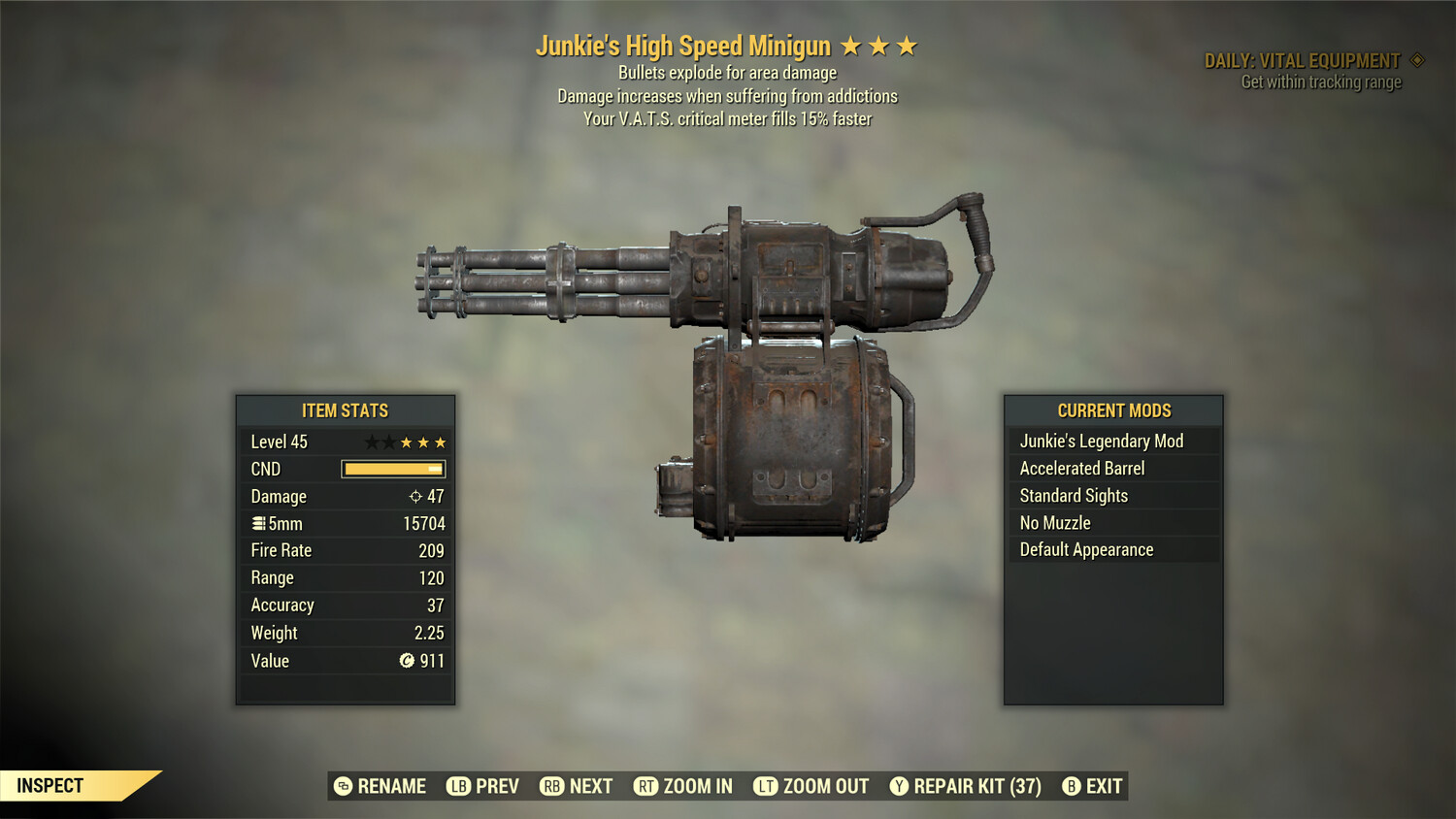1456x819 pixels.
Task: Click the crosshair icon beside the Damage stat
Action: tap(415, 496)
